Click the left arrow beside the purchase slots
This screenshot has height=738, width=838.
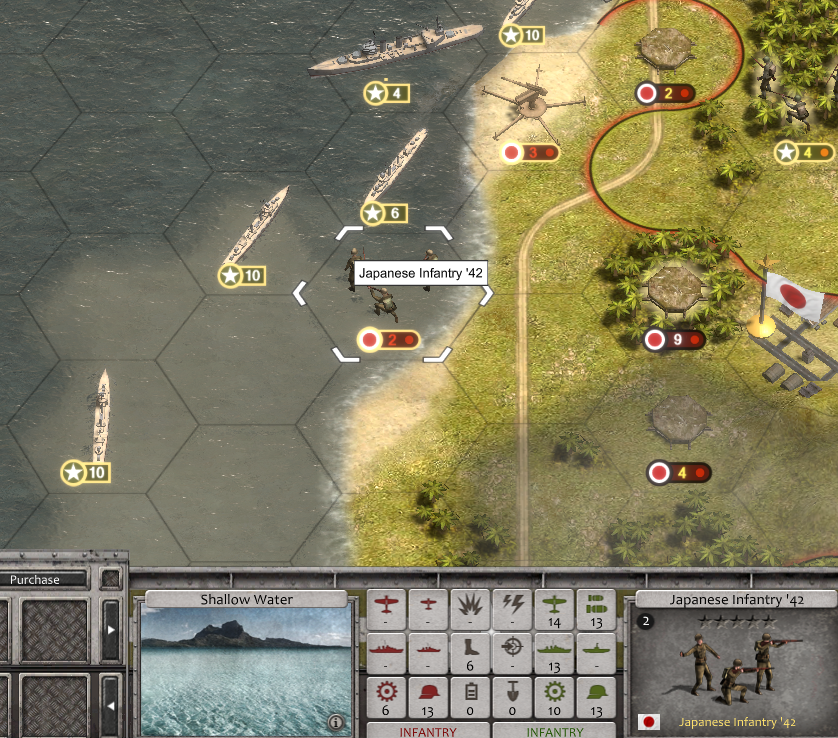111,705
